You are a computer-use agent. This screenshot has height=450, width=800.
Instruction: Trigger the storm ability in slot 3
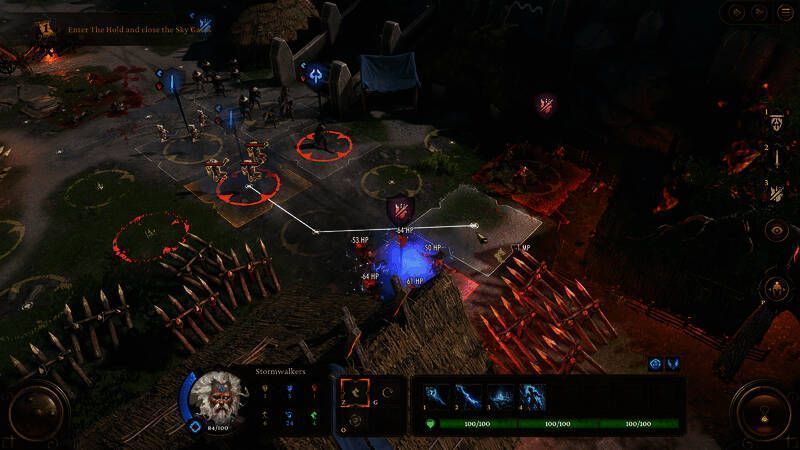(499, 396)
